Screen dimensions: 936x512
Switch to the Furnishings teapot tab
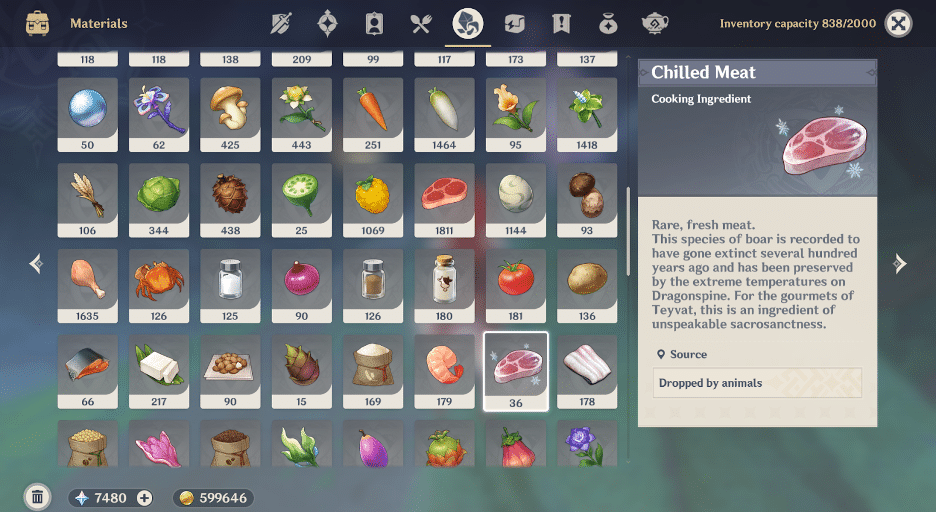pos(655,23)
